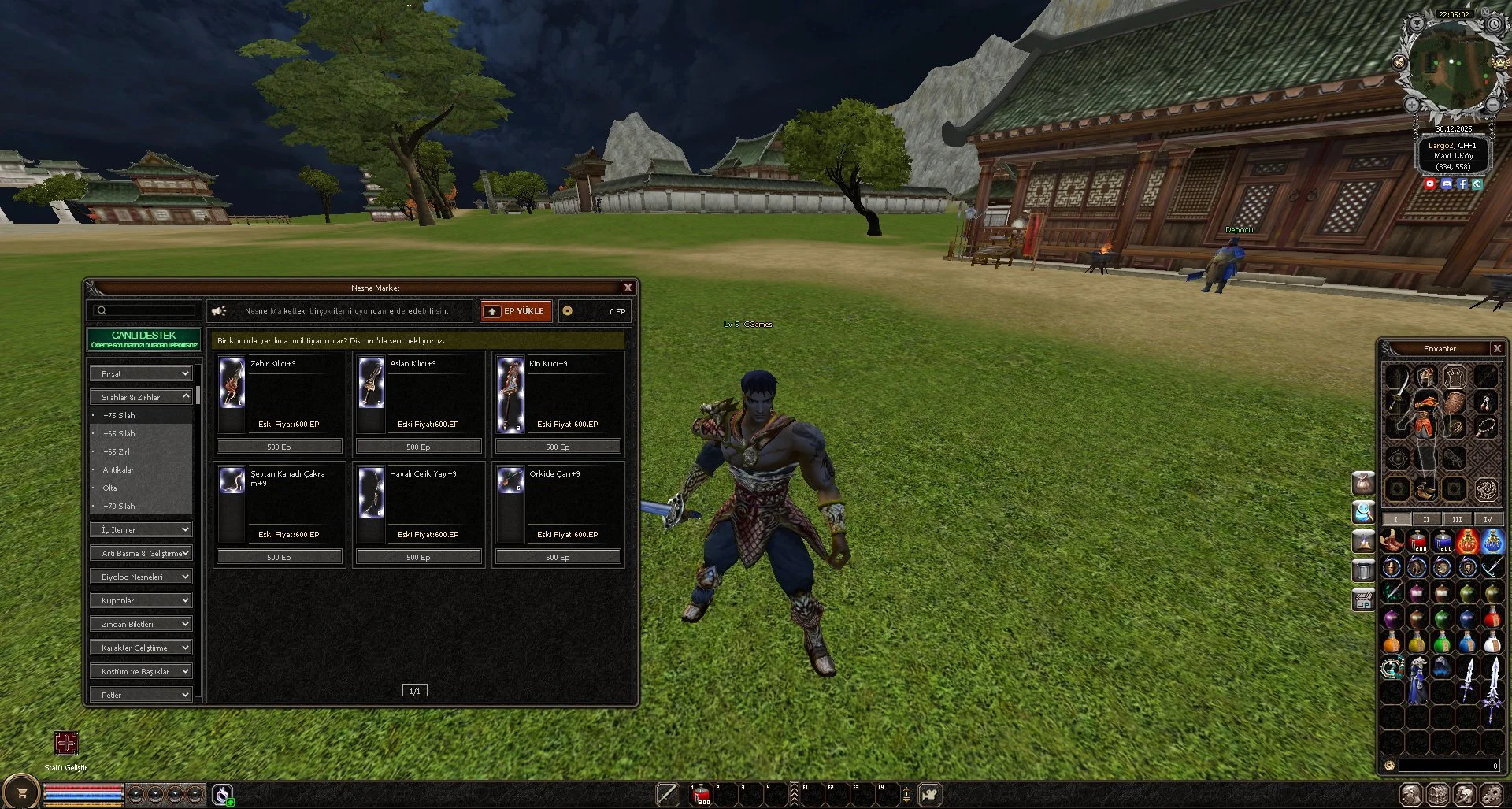Click the EP YÜKLE button
1512x809 pixels.
pyautogui.click(x=516, y=311)
